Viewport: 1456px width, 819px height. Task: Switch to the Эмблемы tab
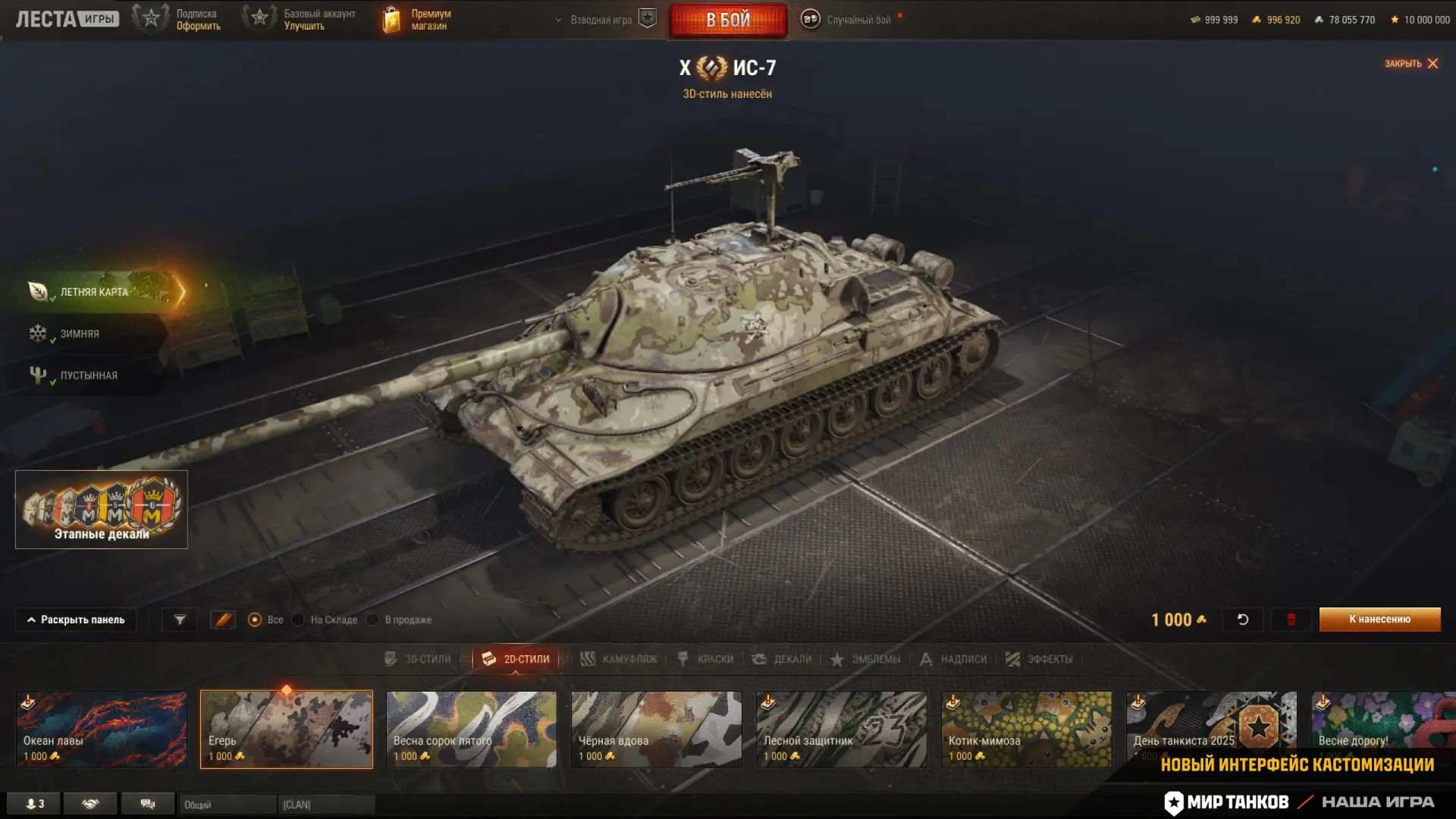pos(865,659)
